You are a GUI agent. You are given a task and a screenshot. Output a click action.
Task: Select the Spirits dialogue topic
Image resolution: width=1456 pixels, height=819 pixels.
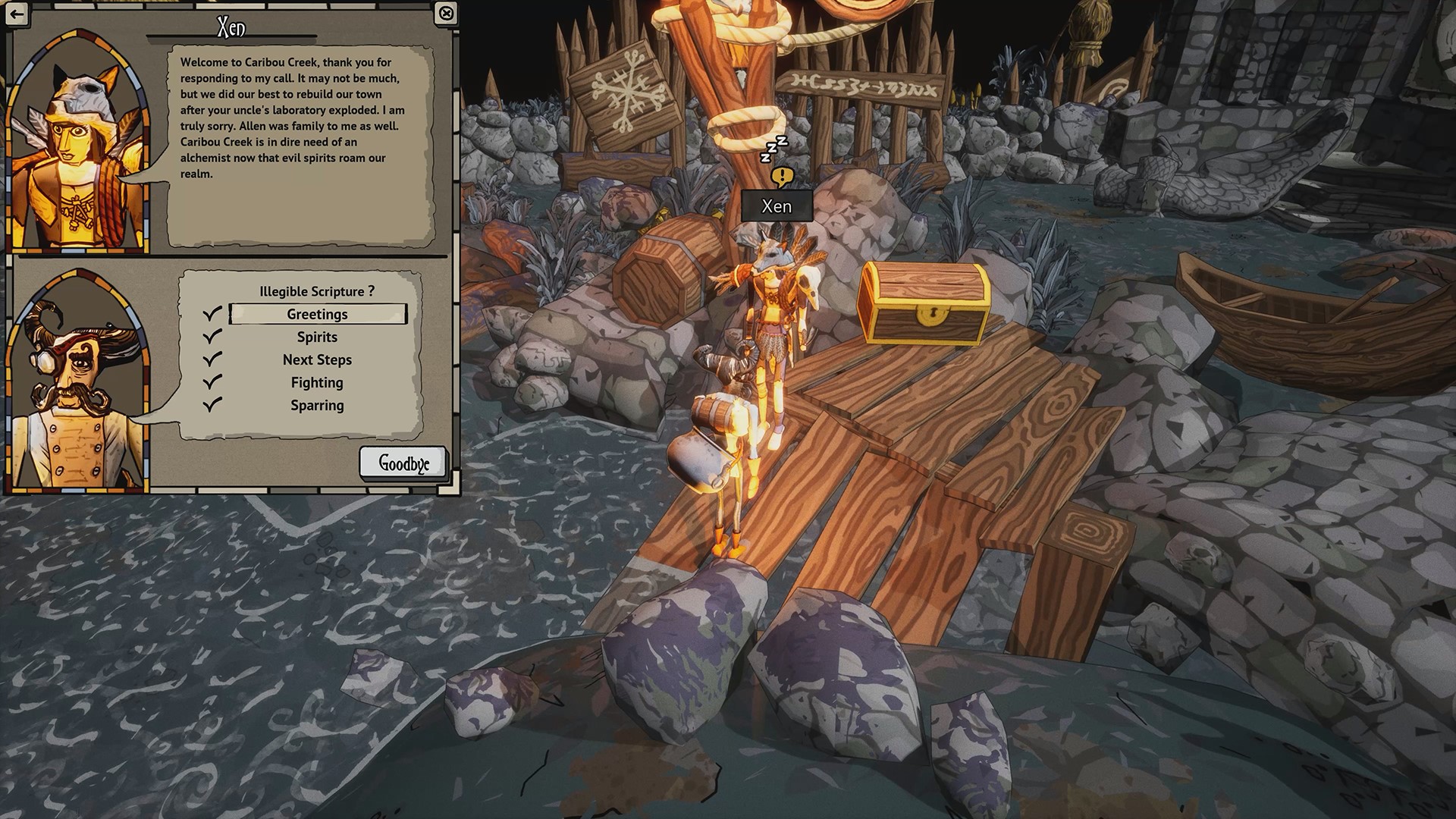click(317, 337)
